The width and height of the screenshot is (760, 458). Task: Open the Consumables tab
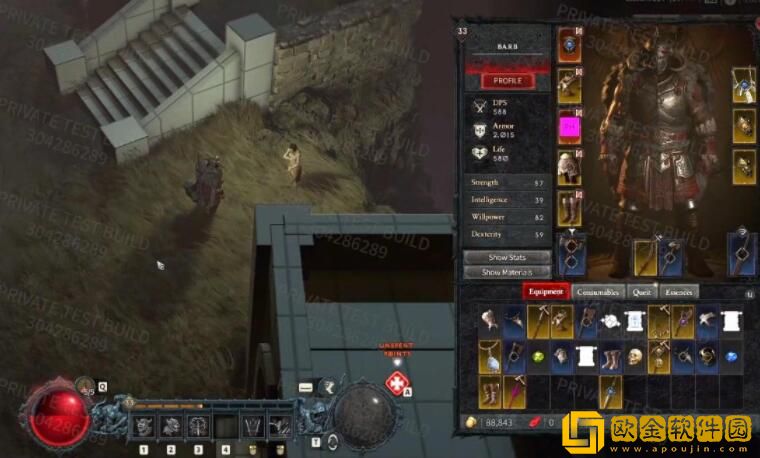coord(598,292)
